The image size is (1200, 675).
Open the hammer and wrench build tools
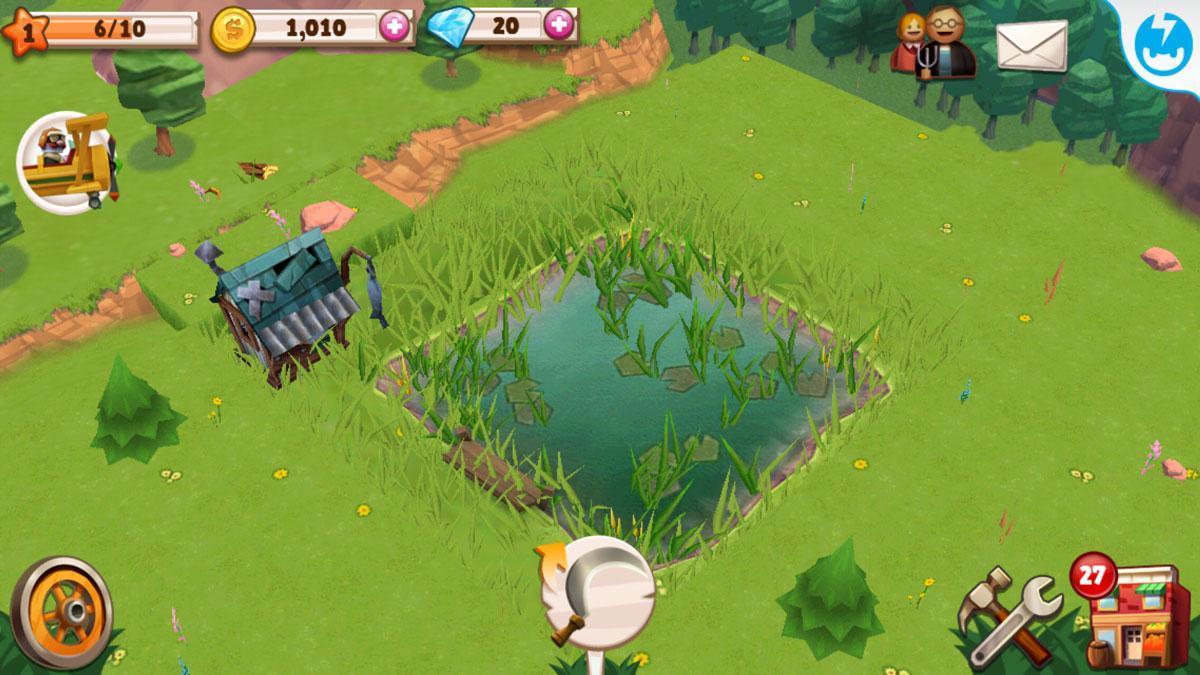point(1007,616)
